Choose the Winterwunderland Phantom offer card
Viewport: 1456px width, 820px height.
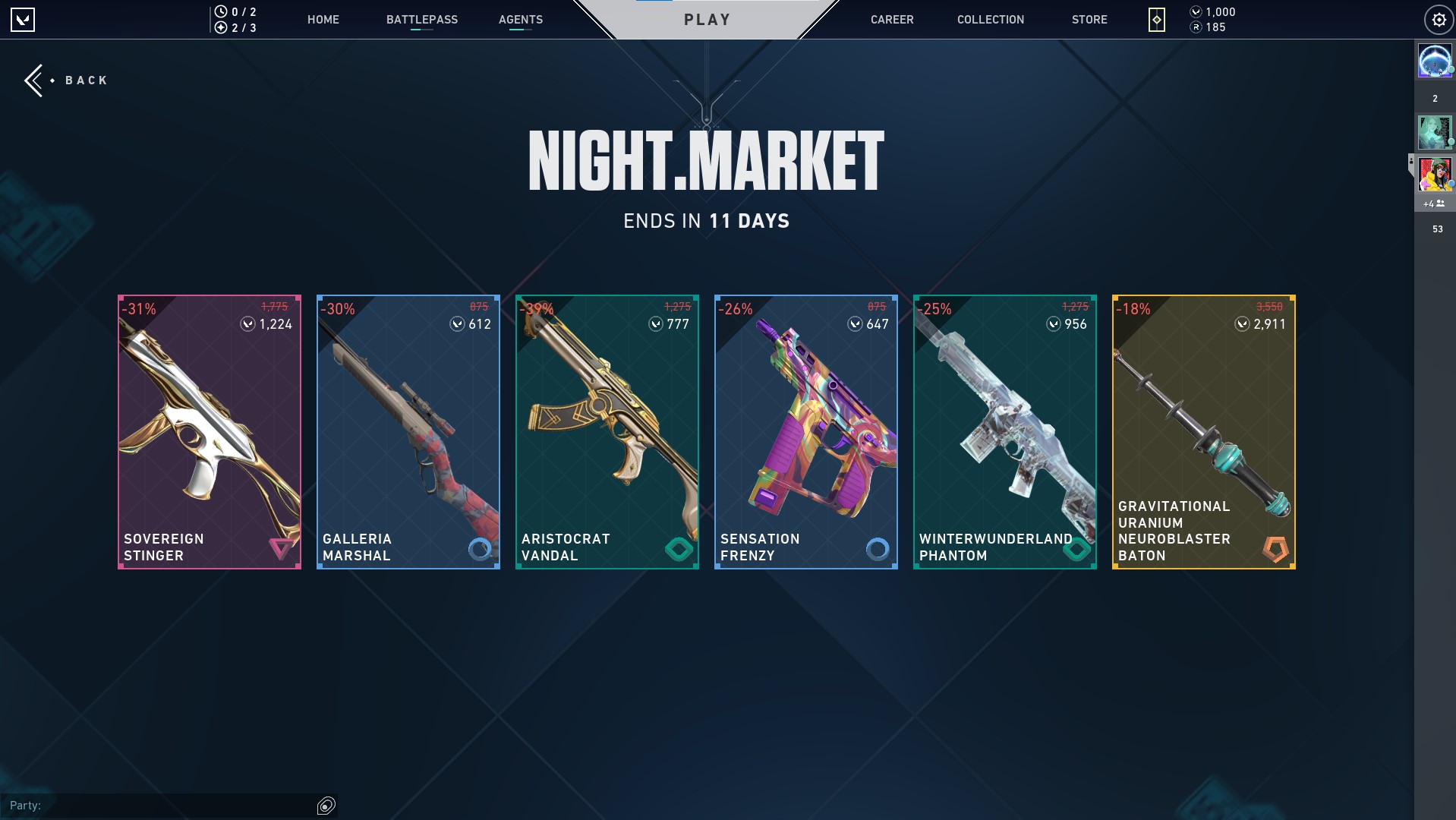1005,431
